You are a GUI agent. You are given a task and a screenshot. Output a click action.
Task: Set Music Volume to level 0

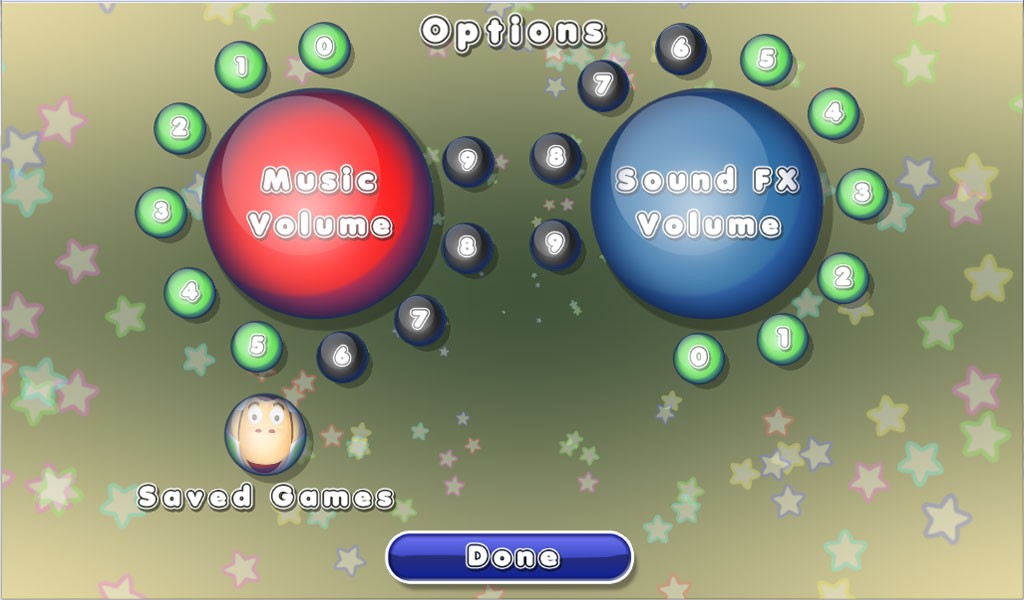tap(323, 47)
